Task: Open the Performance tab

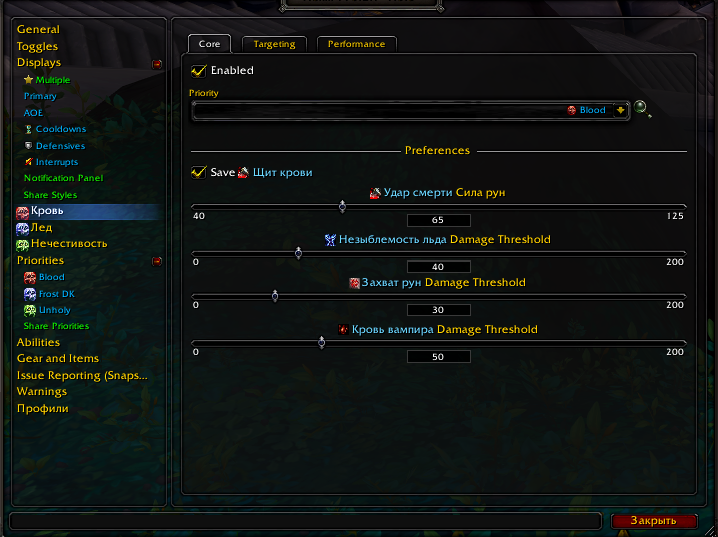Action: (x=356, y=44)
